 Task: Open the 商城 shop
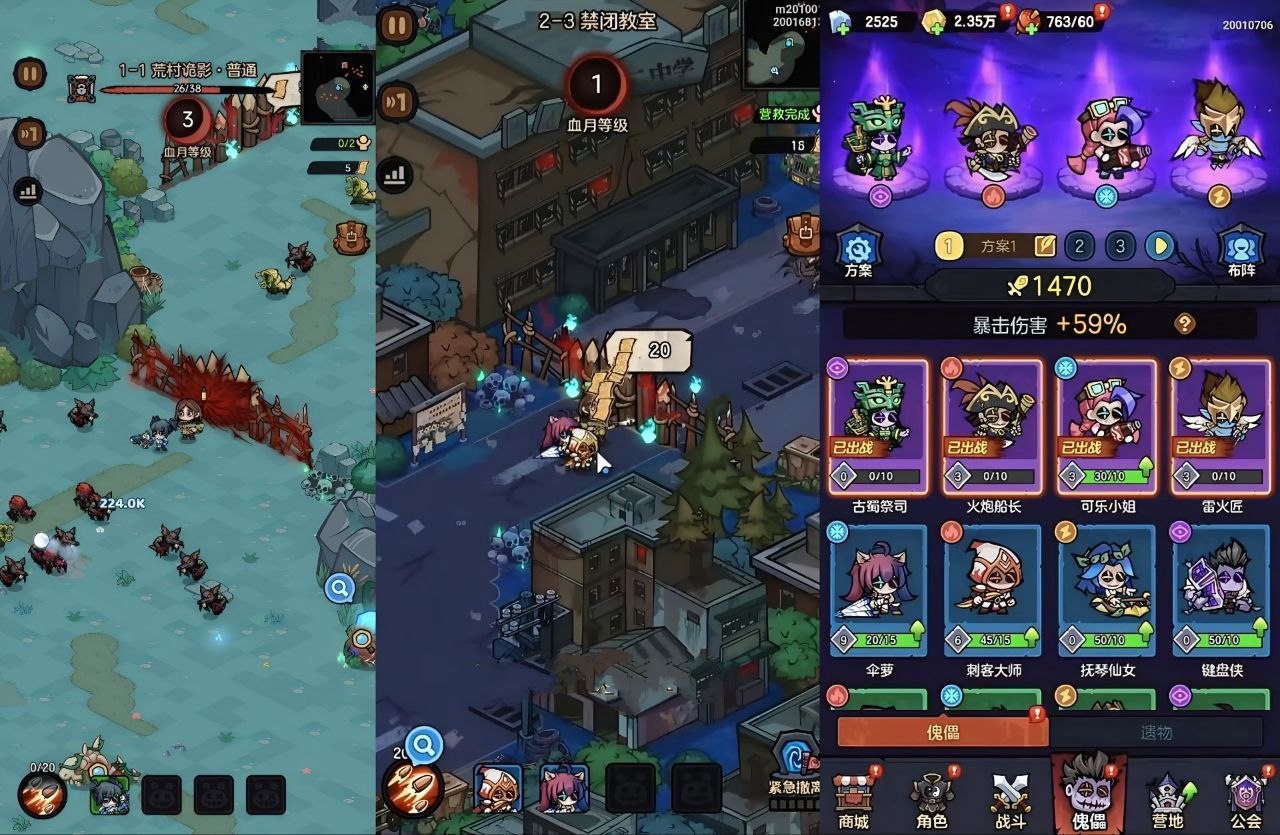point(853,800)
